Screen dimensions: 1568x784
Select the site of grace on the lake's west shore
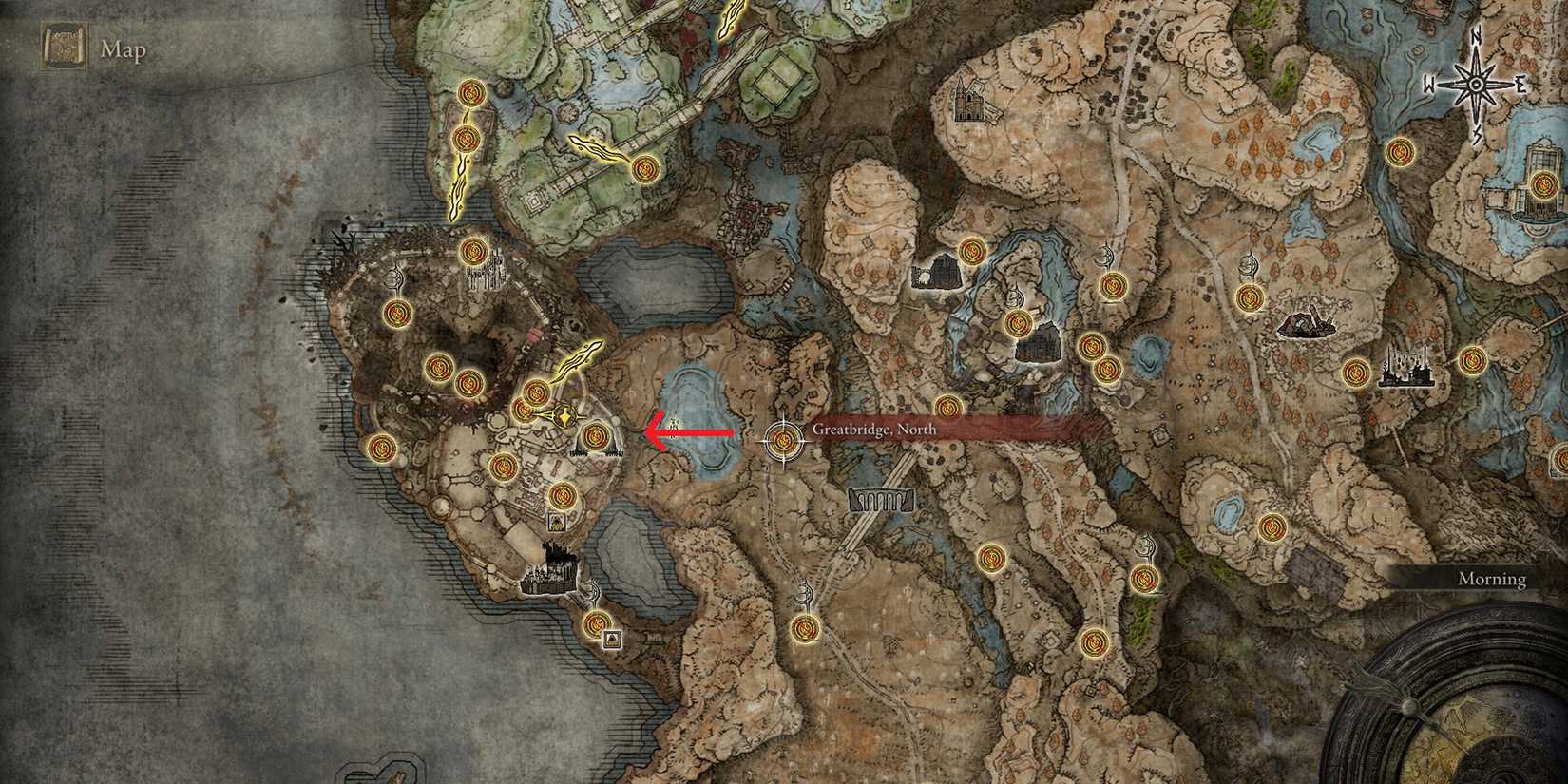[596, 437]
